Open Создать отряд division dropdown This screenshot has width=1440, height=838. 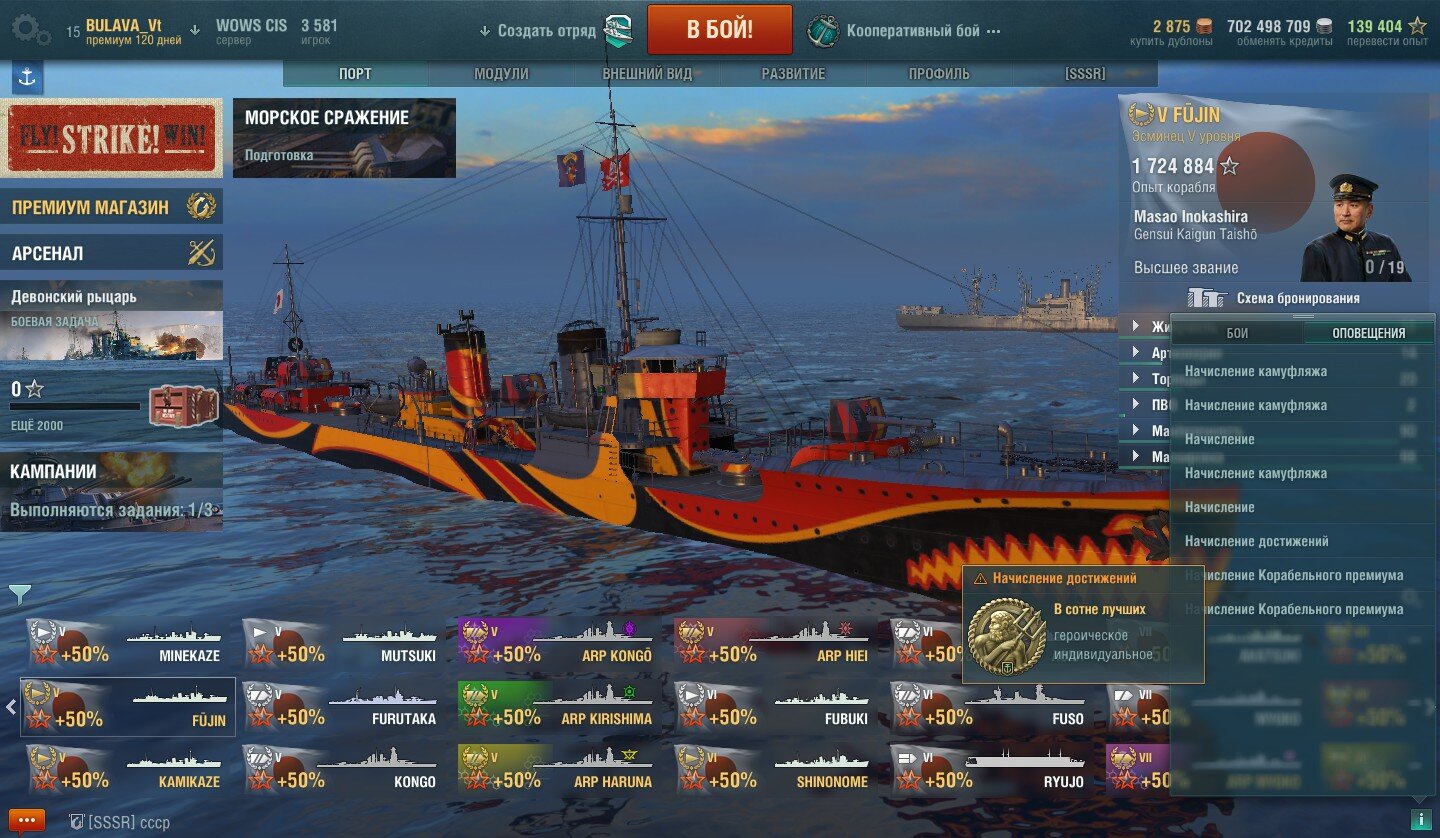click(538, 31)
